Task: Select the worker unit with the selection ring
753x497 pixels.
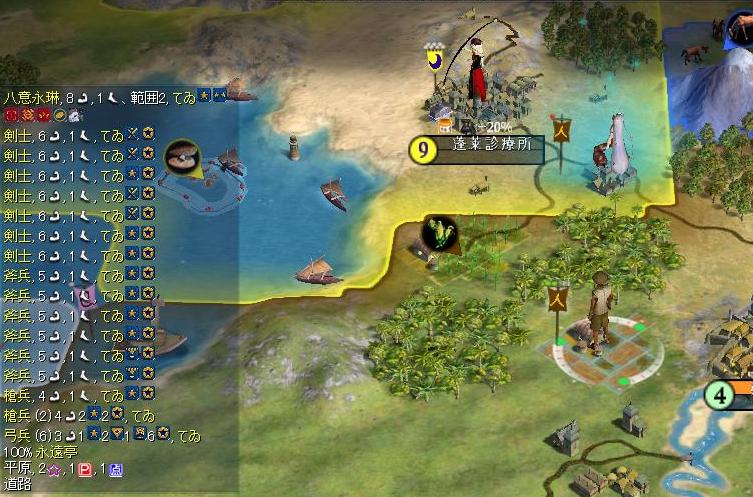Action: pyautogui.click(x=597, y=315)
